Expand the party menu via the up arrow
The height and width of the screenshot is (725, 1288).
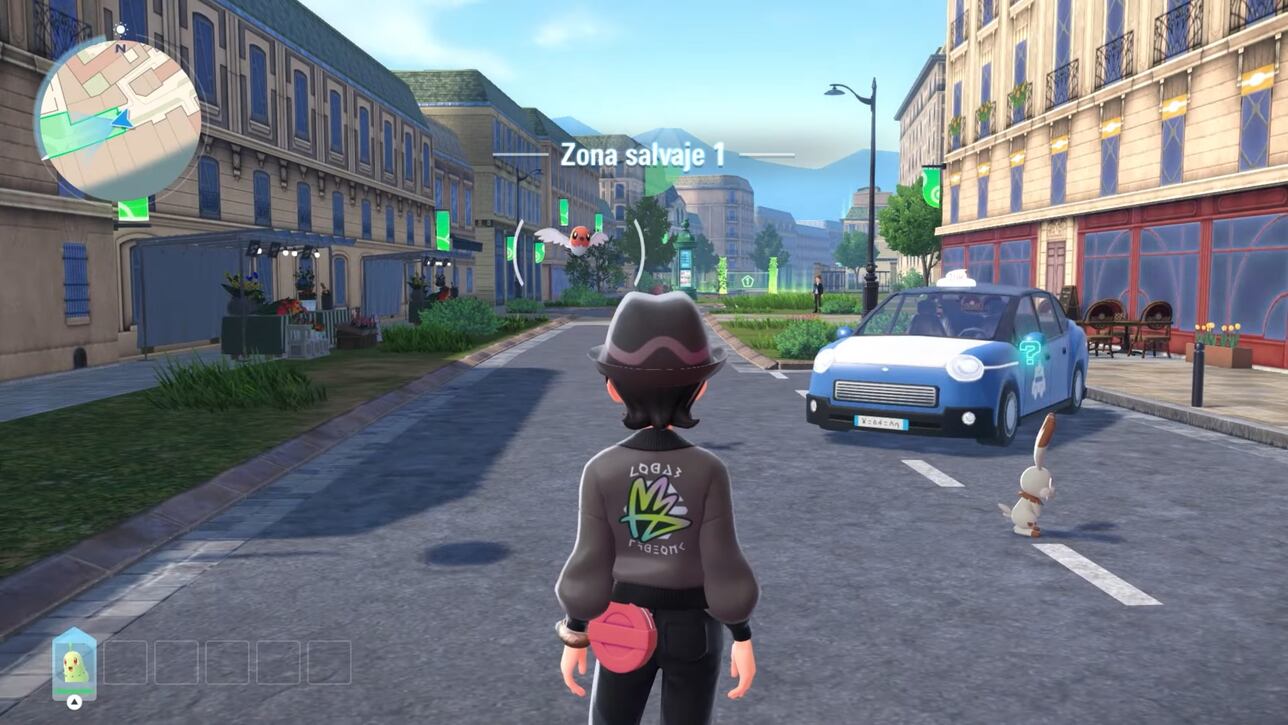(x=74, y=701)
